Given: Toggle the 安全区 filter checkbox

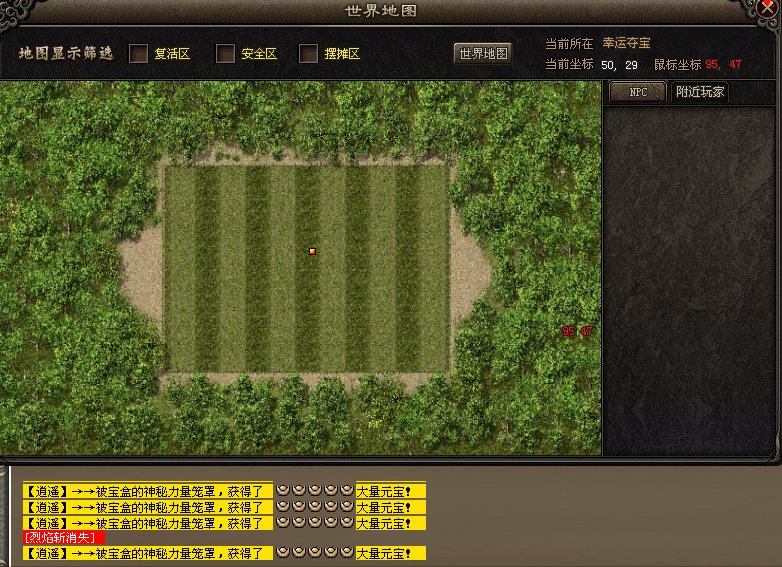Looking at the screenshot, I should click(226, 54).
